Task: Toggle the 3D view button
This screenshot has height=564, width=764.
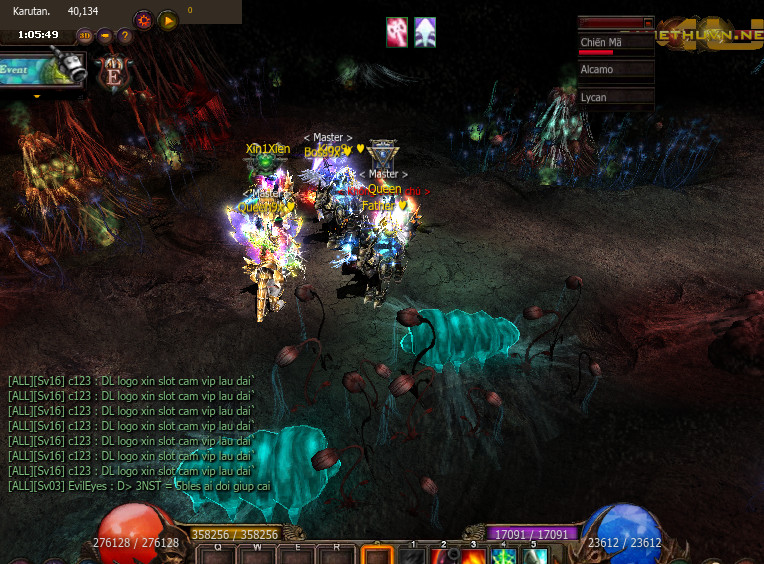Action: click(x=86, y=36)
